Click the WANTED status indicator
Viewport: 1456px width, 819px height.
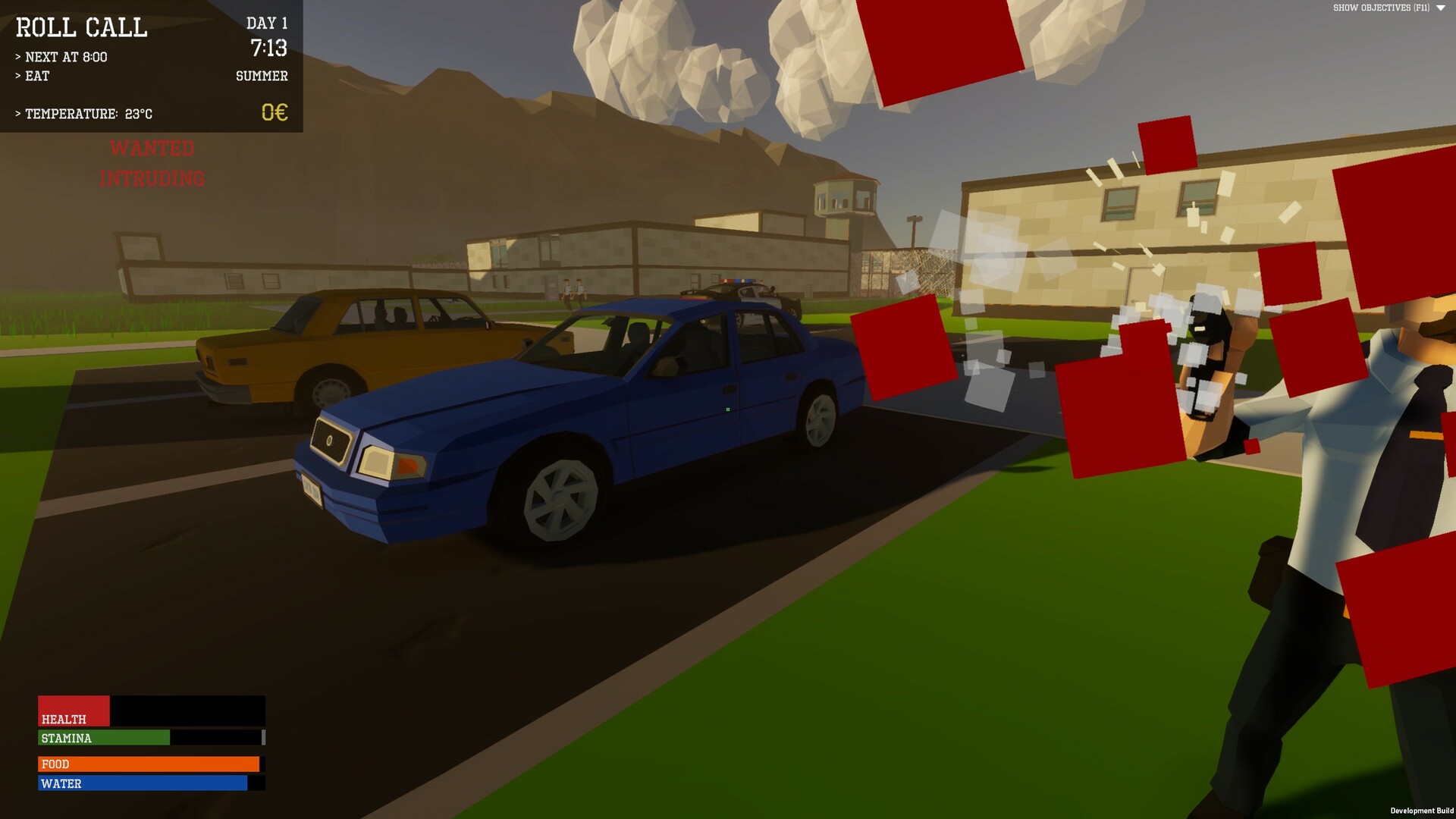point(153,149)
